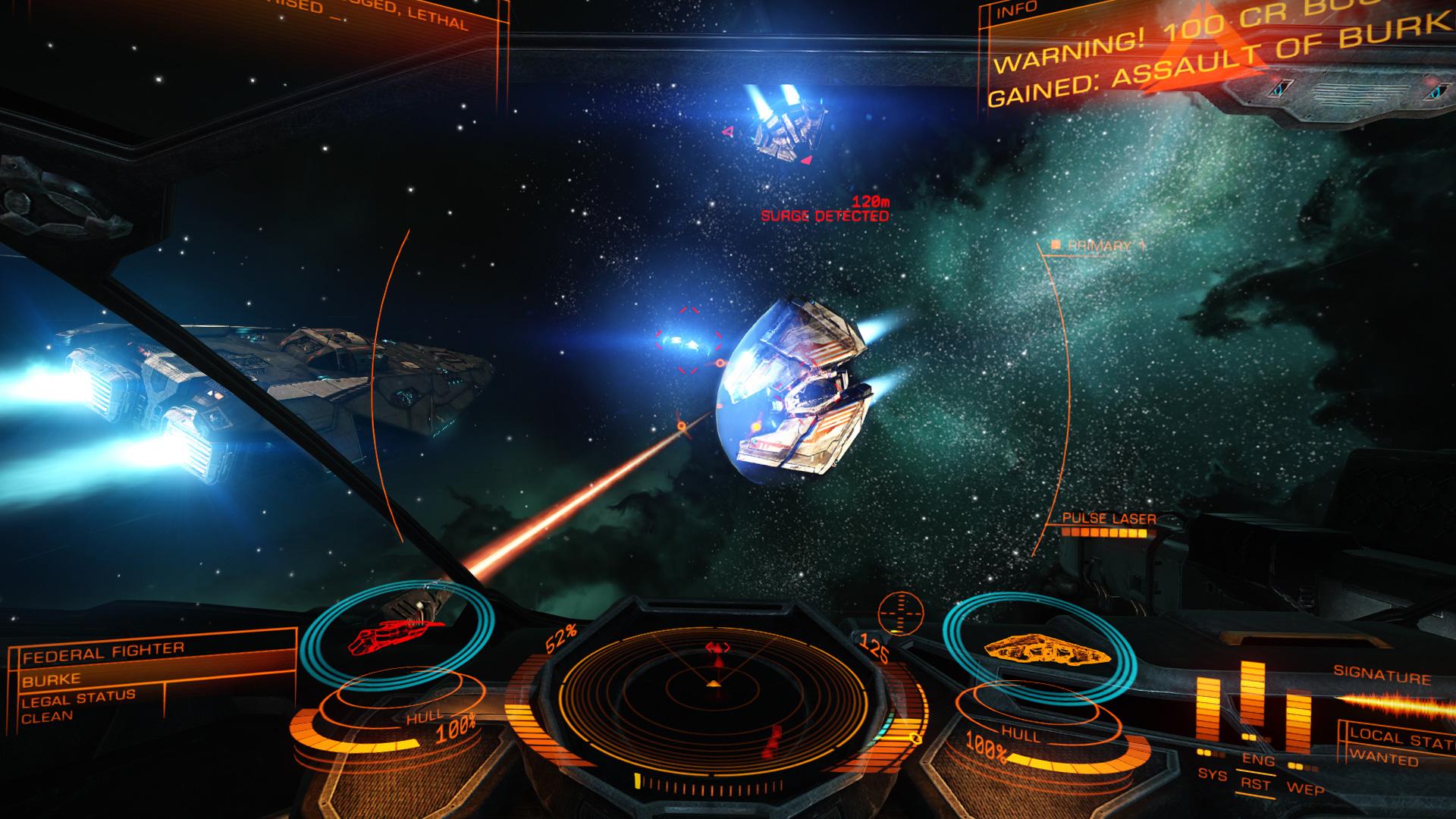Reset power distribution with RST
The width and height of the screenshot is (1456, 819).
[x=1257, y=785]
